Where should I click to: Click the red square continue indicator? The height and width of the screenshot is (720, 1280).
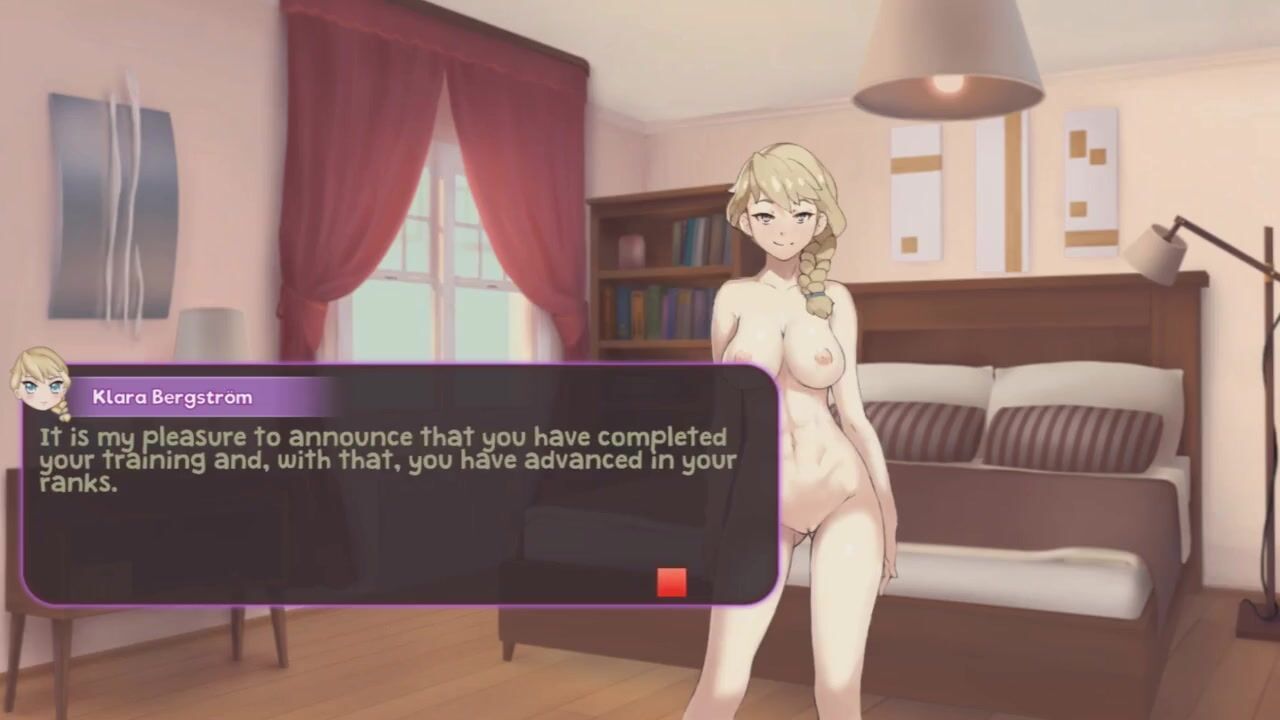671,582
